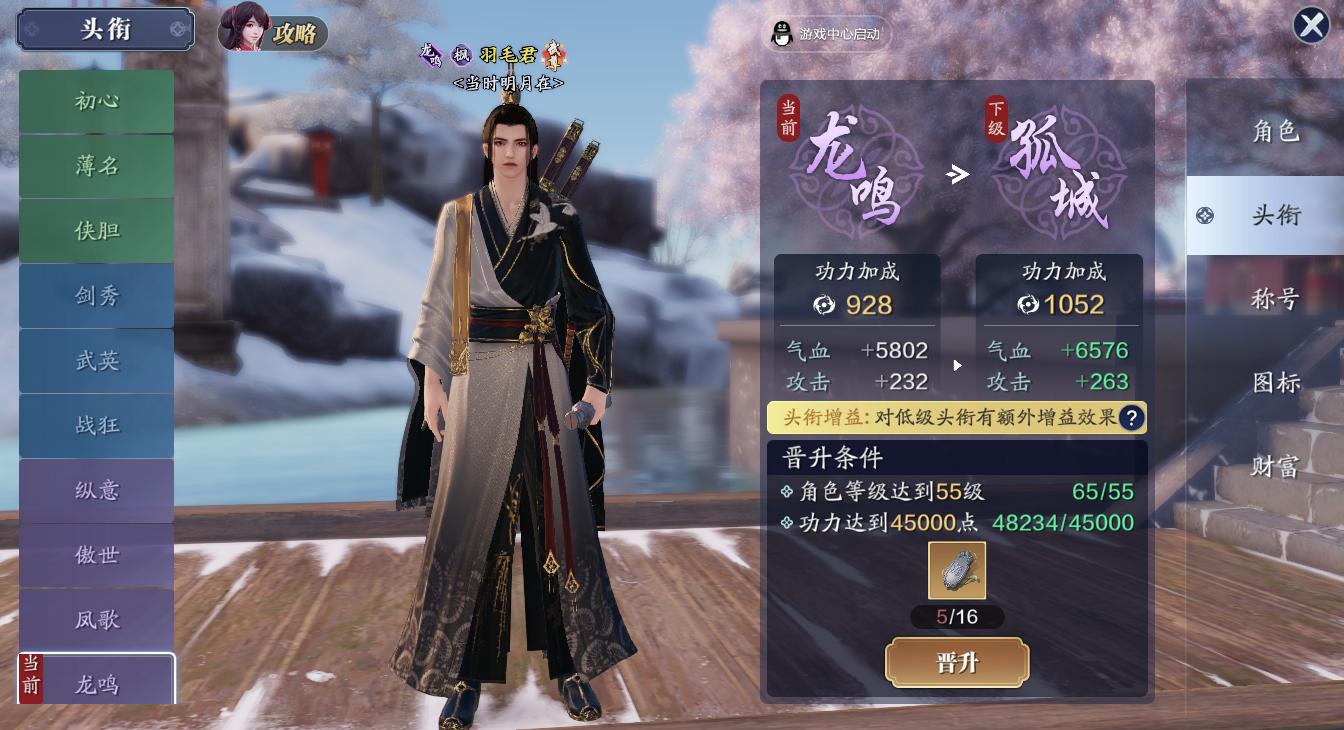Expand the stats arrow beside 攻击 +232
The height and width of the screenshot is (730, 1344).
[957, 366]
